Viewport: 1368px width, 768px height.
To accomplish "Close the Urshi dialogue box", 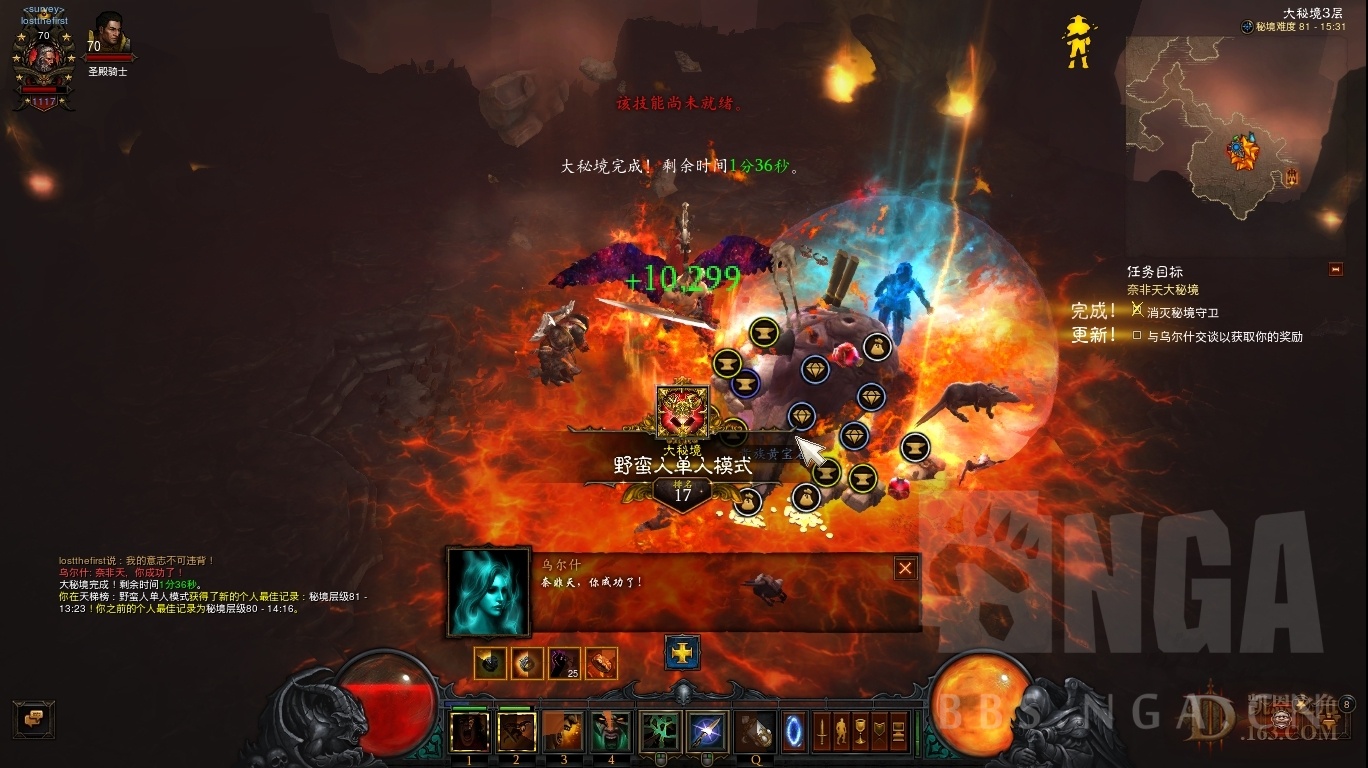I will coord(905,568).
